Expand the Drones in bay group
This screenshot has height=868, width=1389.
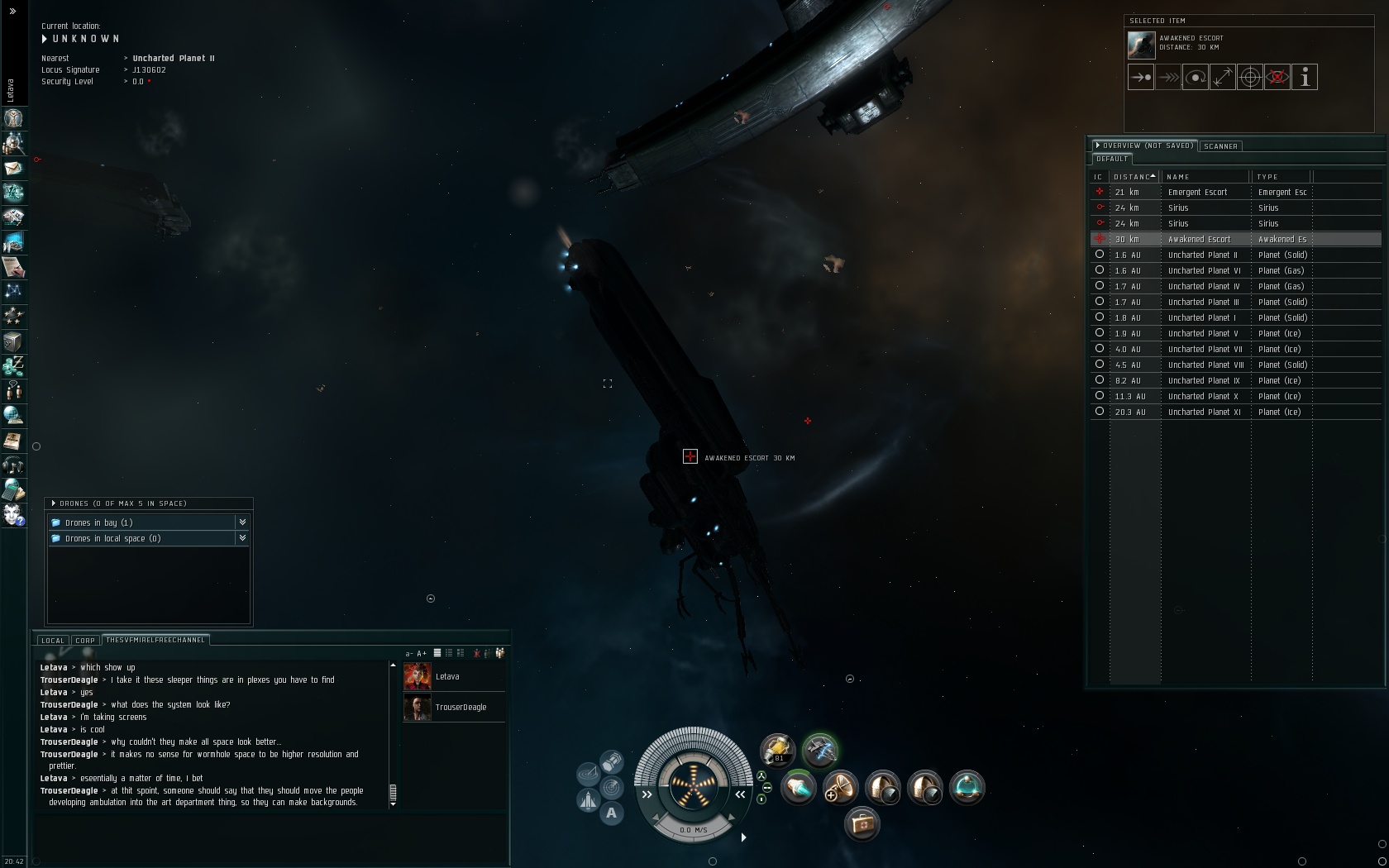click(x=242, y=522)
